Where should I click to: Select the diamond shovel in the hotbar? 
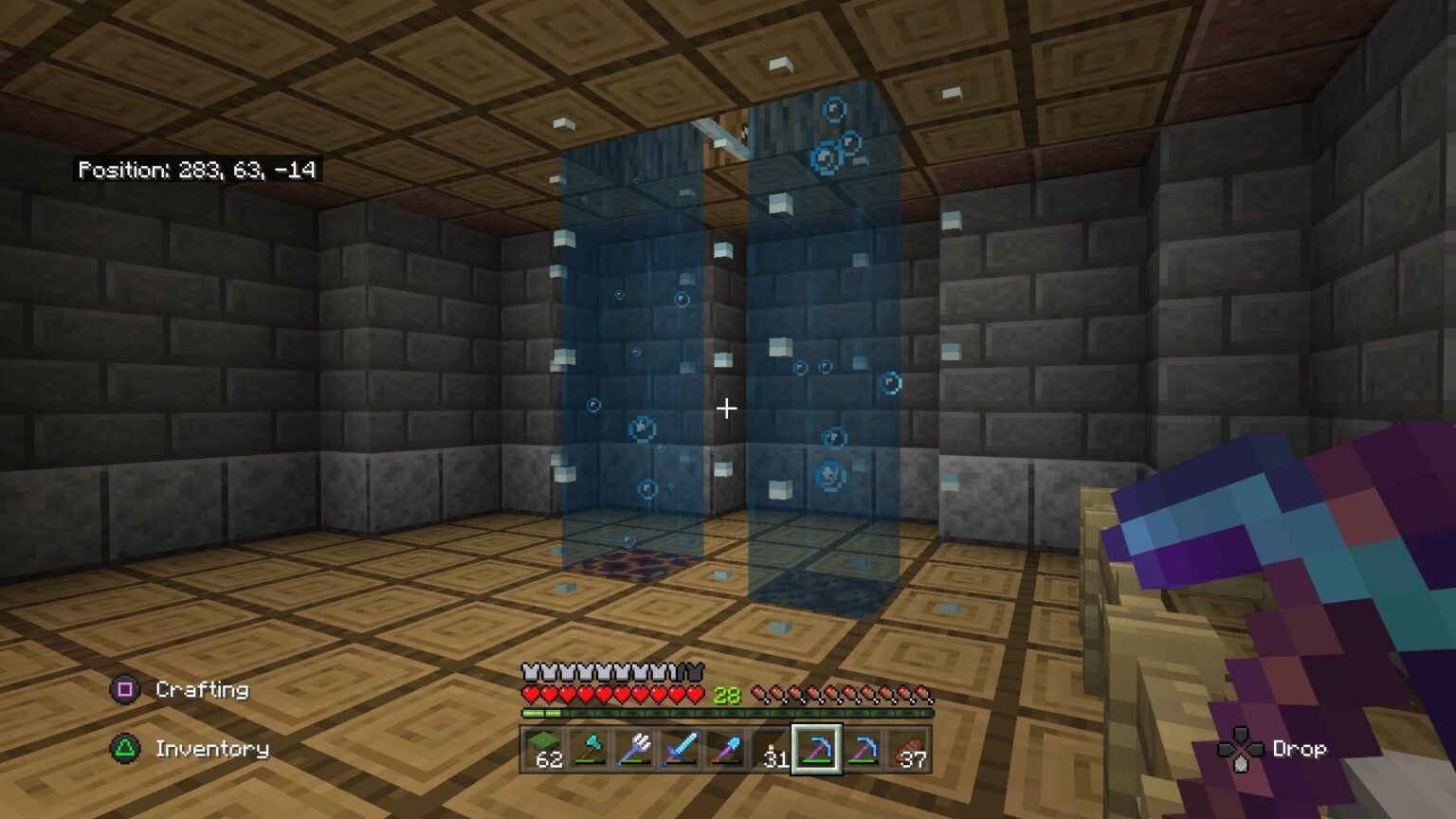[x=724, y=749]
